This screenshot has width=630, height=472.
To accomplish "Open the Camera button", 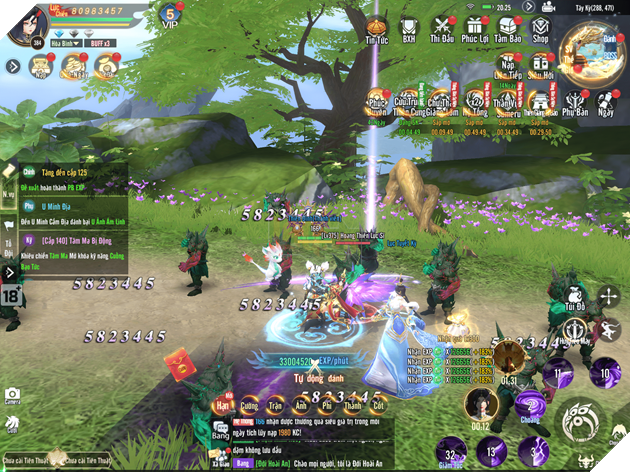I will [12, 399].
